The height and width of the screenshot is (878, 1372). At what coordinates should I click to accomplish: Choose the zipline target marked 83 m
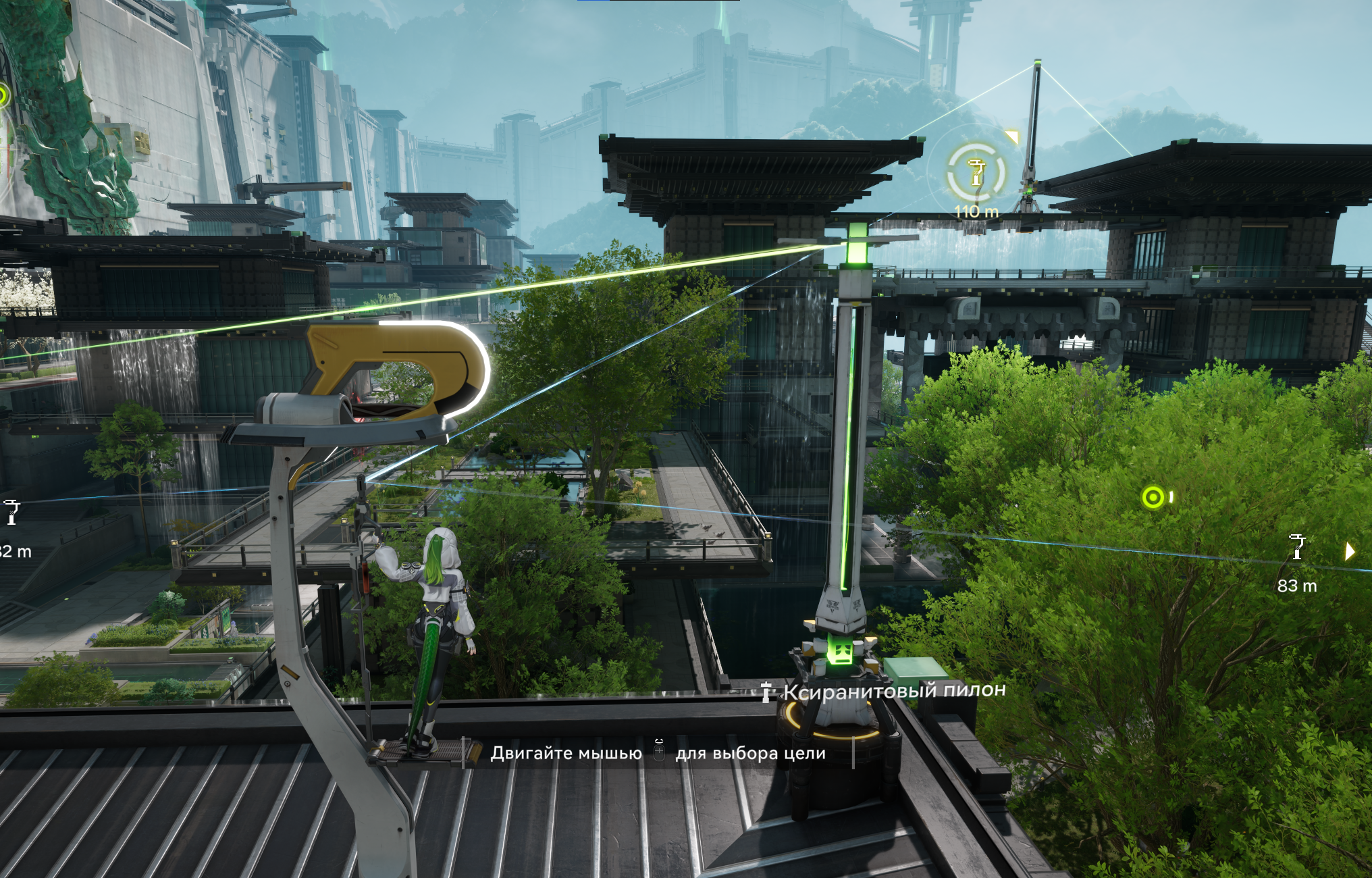coord(1296,548)
